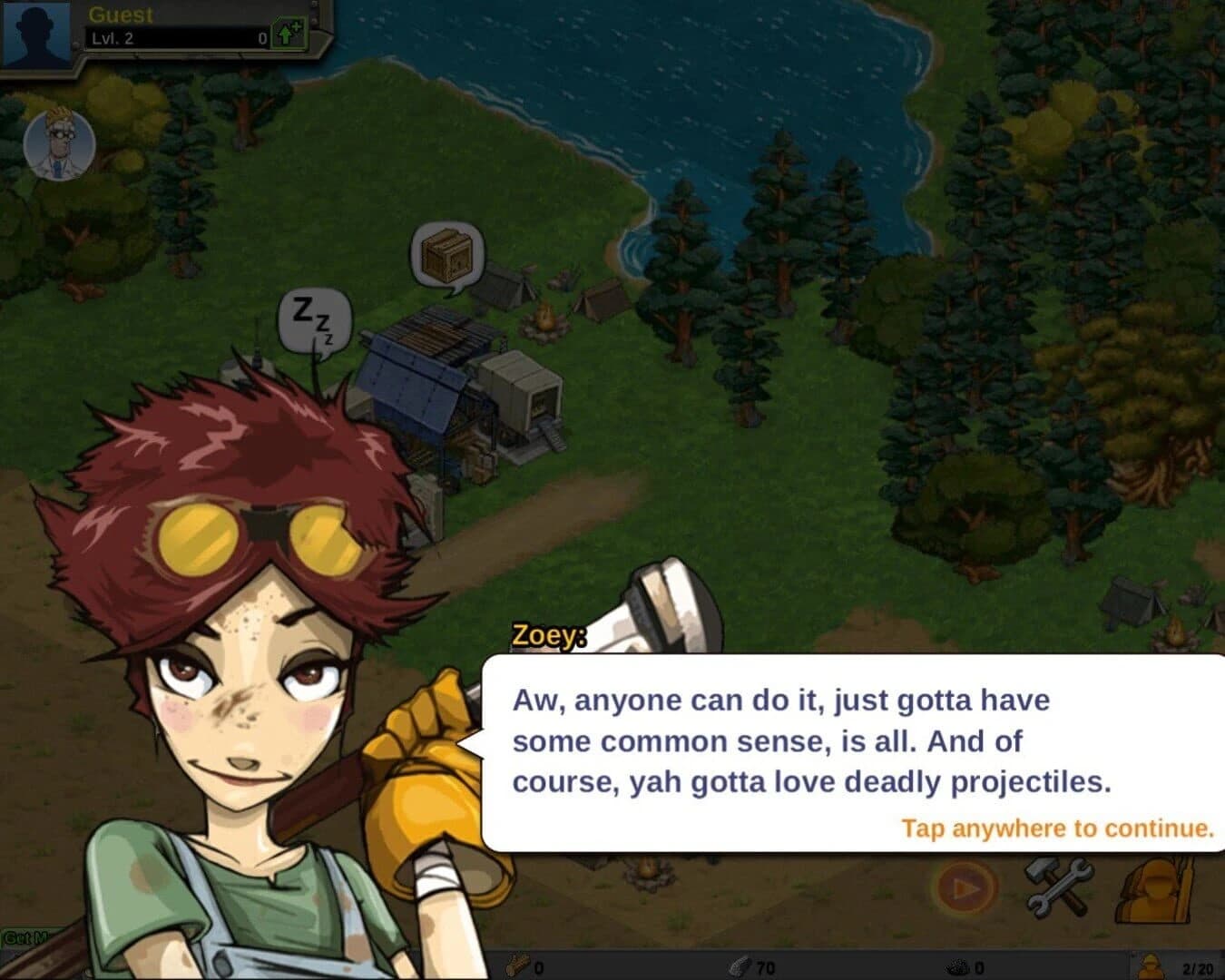Image resolution: width=1225 pixels, height=980 pixels.
Task: Click the wood log resource icon
Action: (x=517, y=965)
